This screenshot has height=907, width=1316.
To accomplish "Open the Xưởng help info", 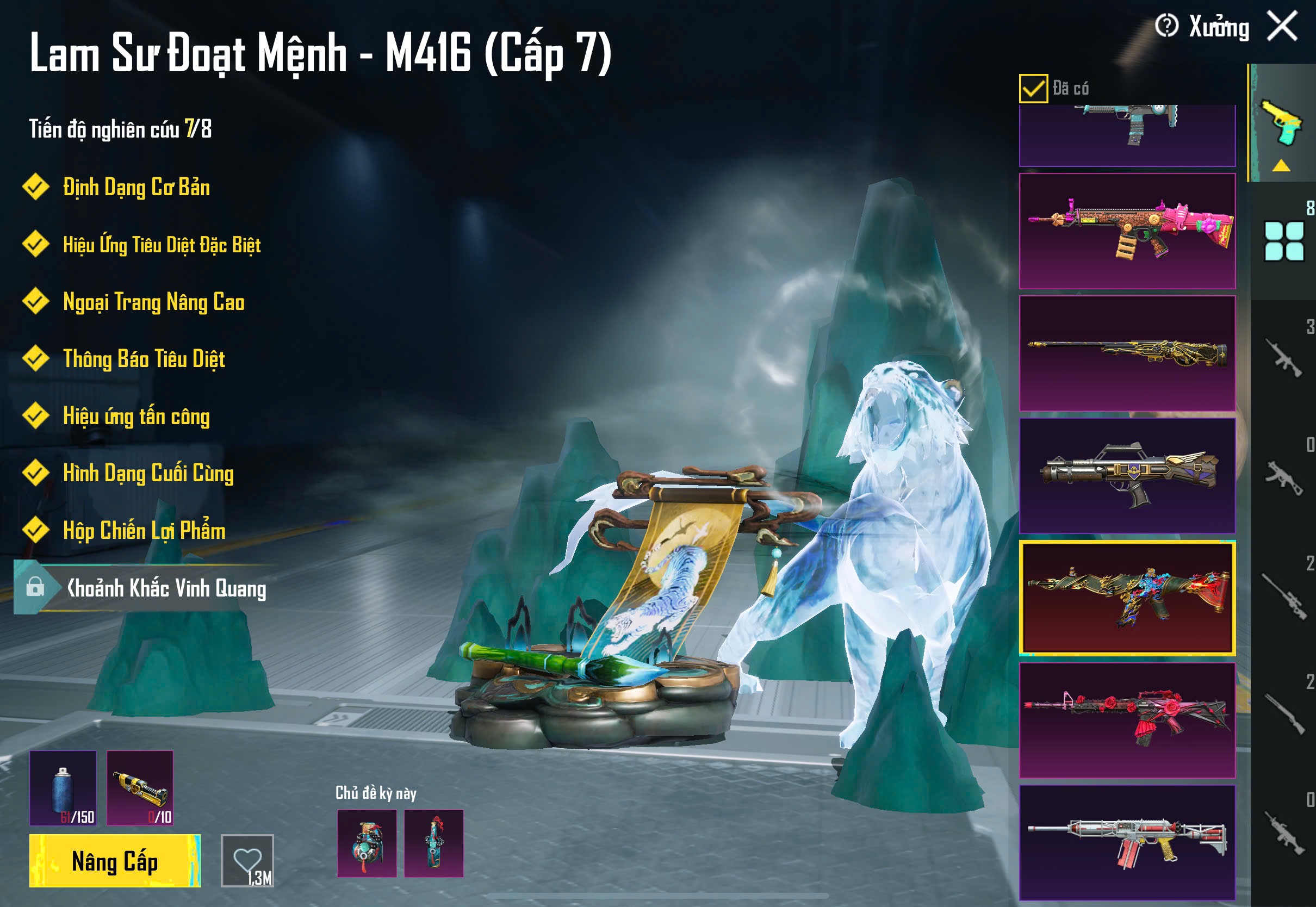I will click(1166, 26).
